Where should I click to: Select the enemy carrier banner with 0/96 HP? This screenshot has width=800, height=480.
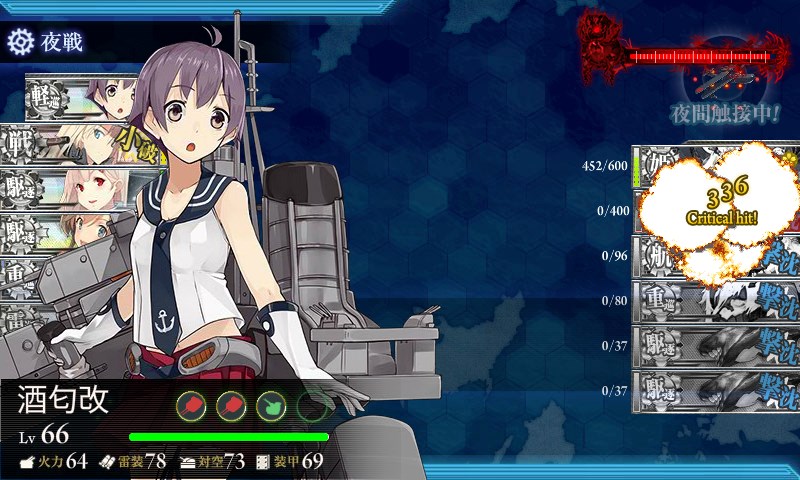pos(715,254)
